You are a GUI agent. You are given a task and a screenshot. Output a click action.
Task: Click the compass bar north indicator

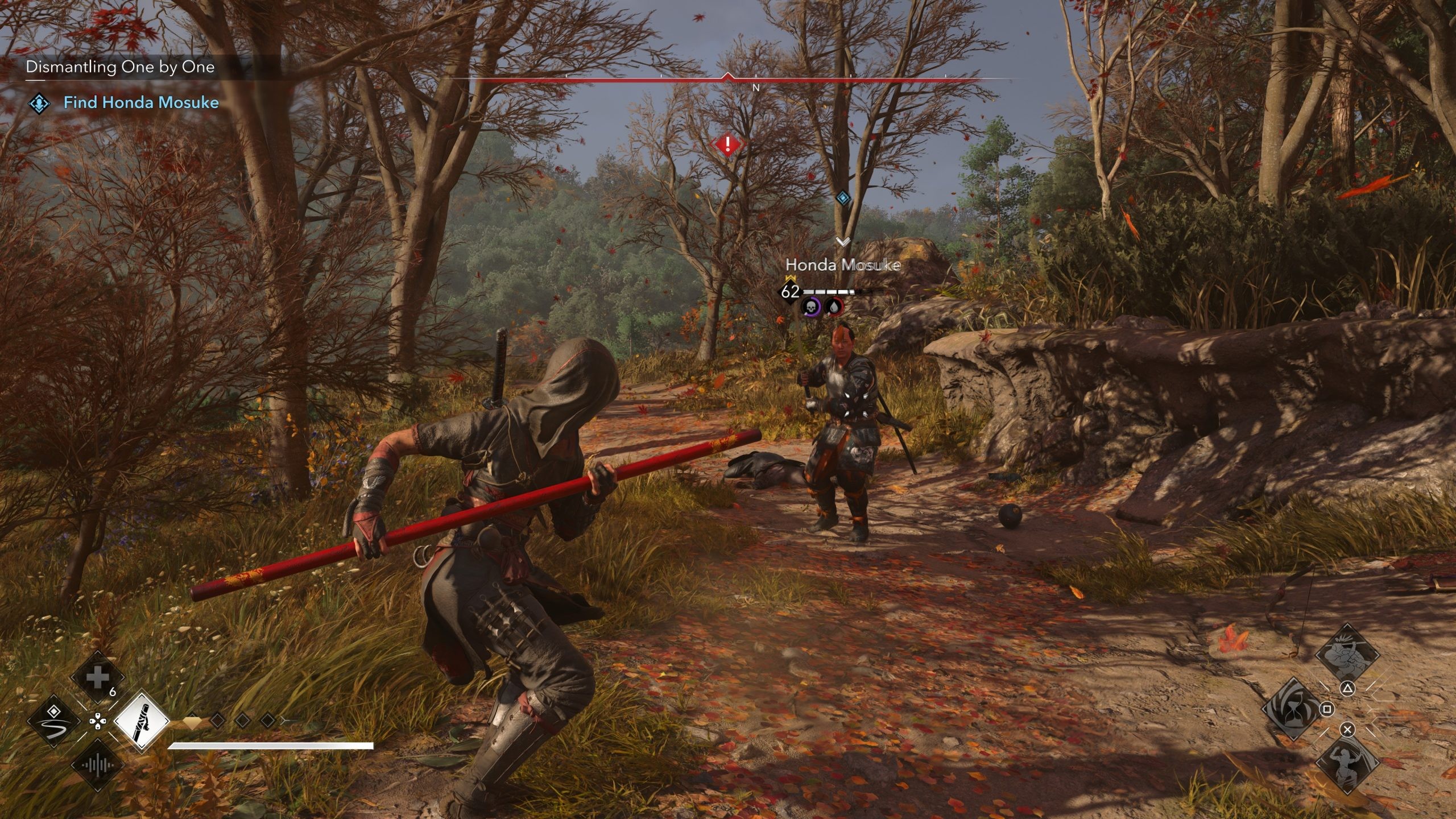point(756,88)
